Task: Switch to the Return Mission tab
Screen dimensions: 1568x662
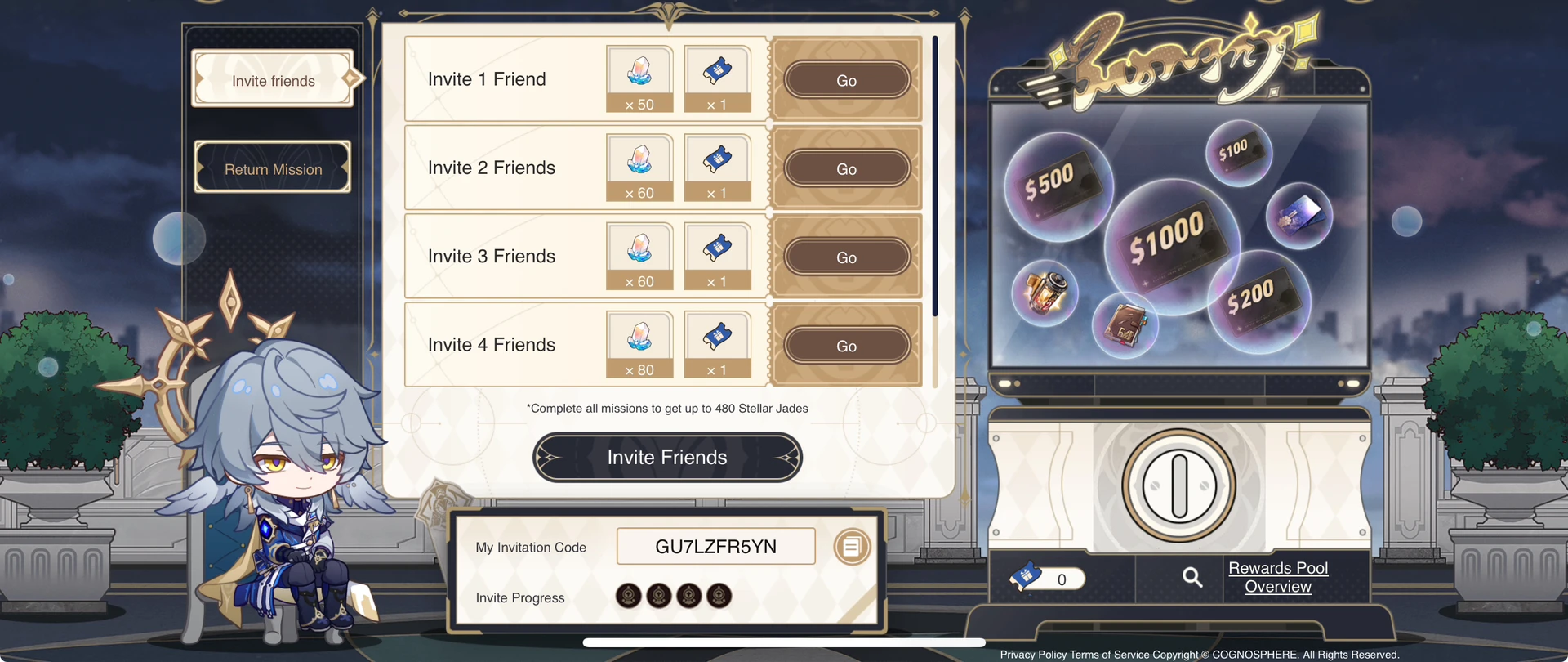Action: [273, 168]
